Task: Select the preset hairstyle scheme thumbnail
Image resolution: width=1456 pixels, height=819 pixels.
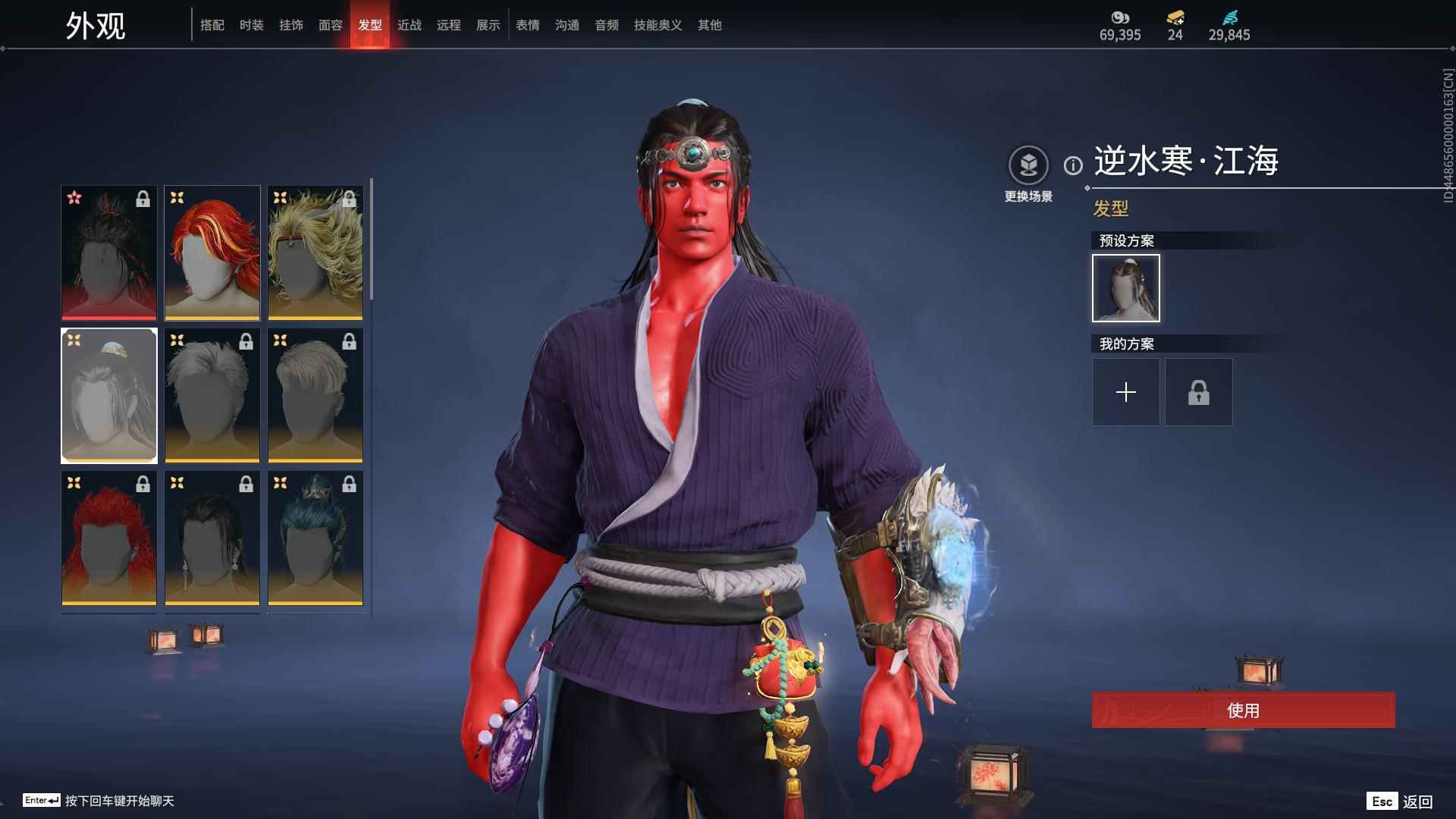Action: tap(1126, 288)
